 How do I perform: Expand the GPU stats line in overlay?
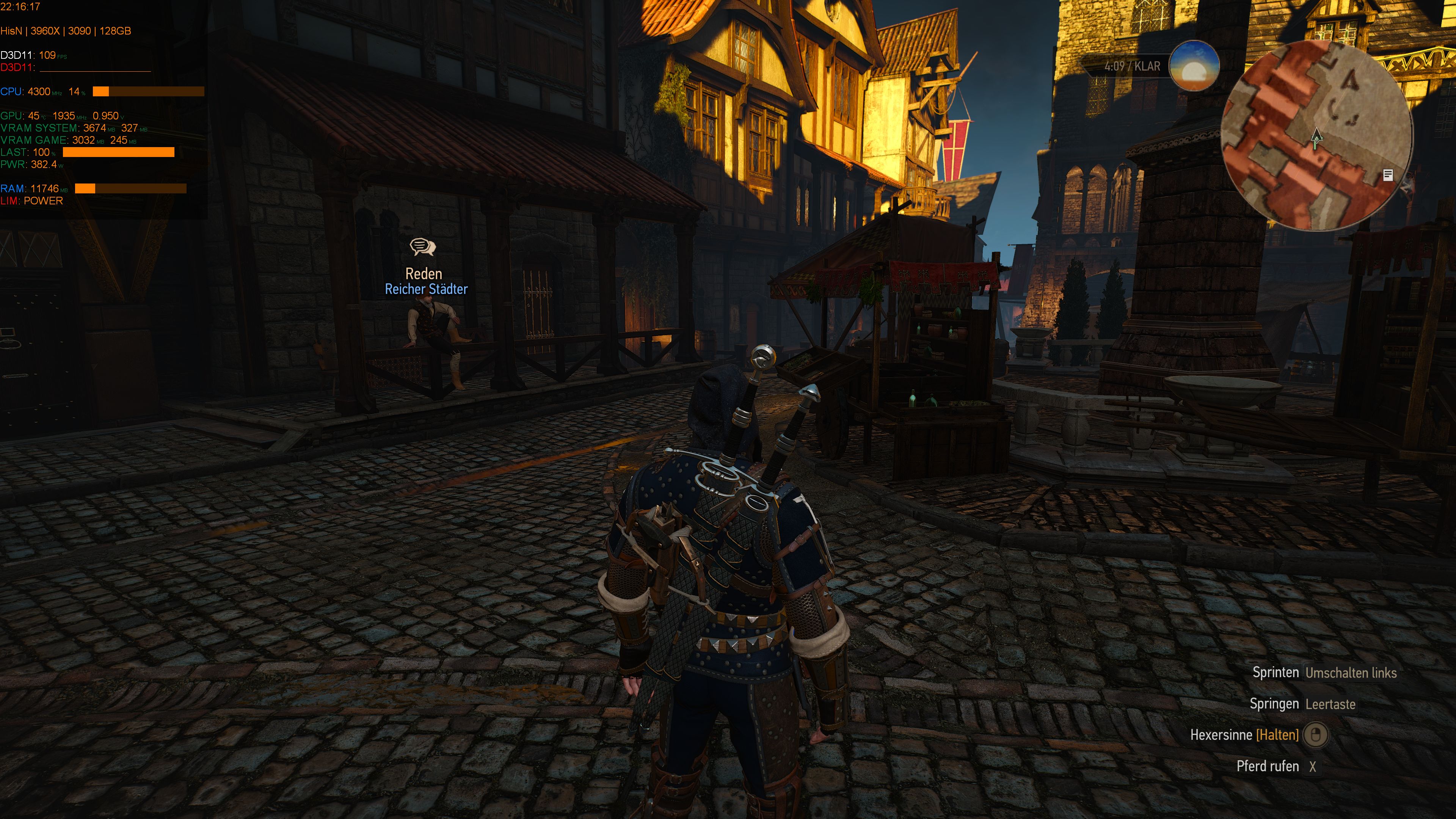click(x=62, y=116)
